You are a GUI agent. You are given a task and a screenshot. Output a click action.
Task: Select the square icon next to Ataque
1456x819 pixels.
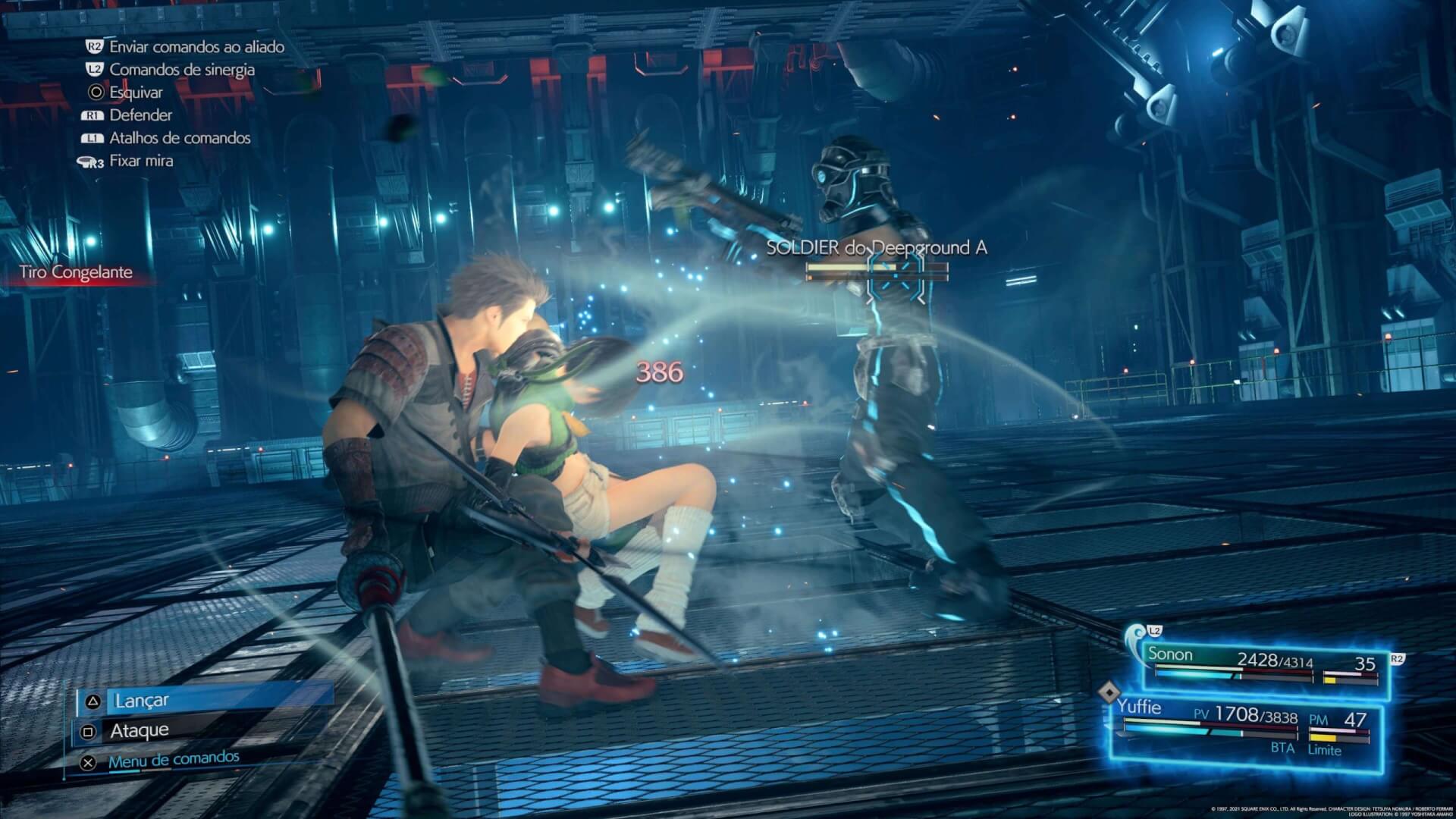click(x=89, y=730)
